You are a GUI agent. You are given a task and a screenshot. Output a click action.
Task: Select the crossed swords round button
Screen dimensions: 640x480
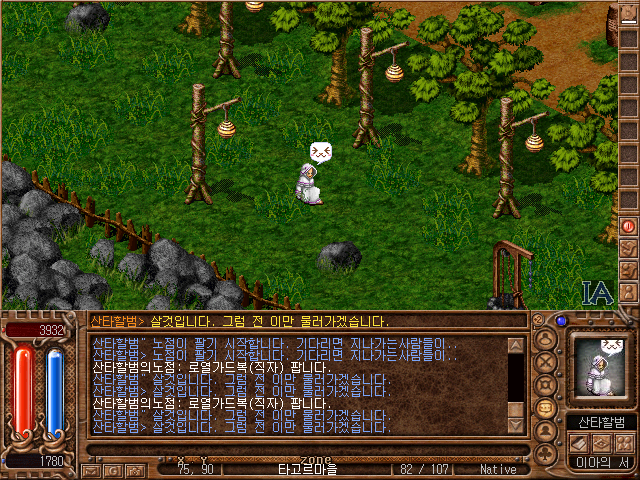click(x=546, y=360)
